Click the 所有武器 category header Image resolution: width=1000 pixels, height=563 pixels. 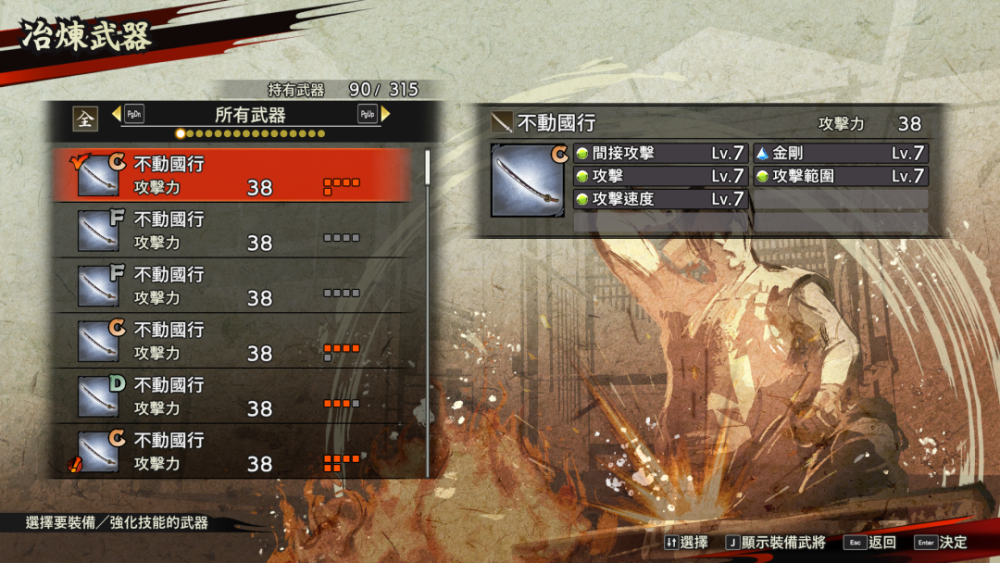click(x=250, y=115)
